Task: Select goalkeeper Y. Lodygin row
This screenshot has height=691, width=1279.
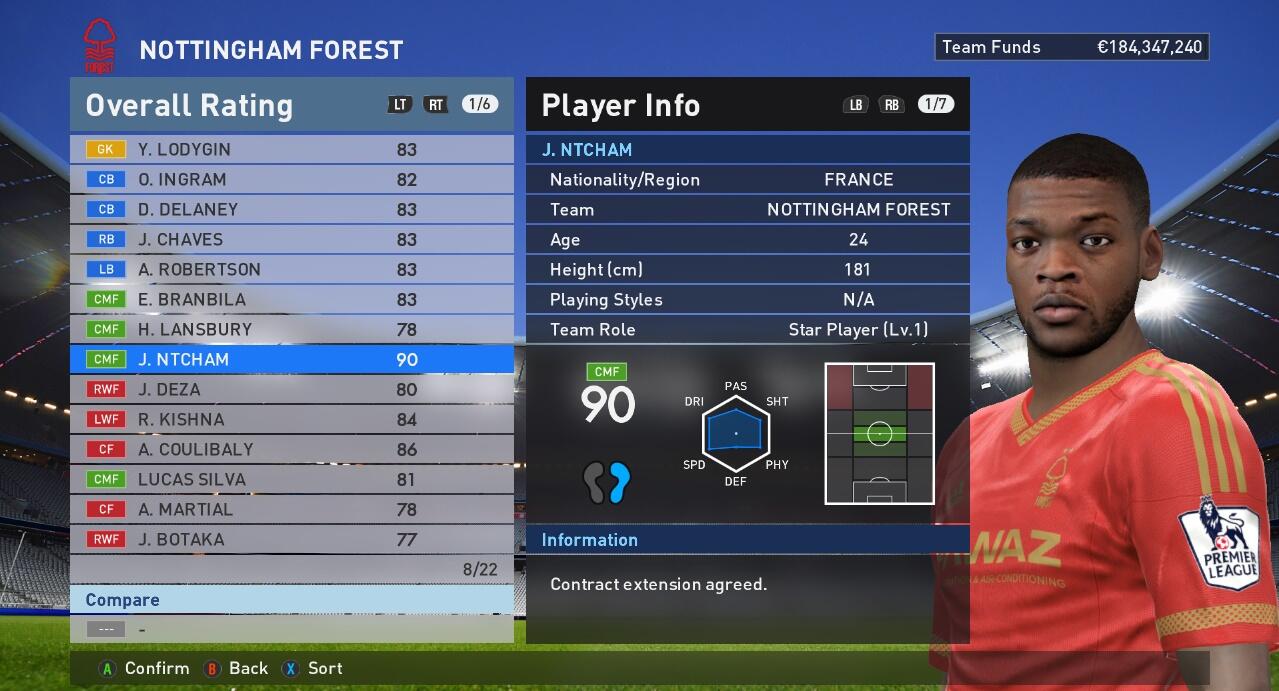Action: (x=290, y=149)
